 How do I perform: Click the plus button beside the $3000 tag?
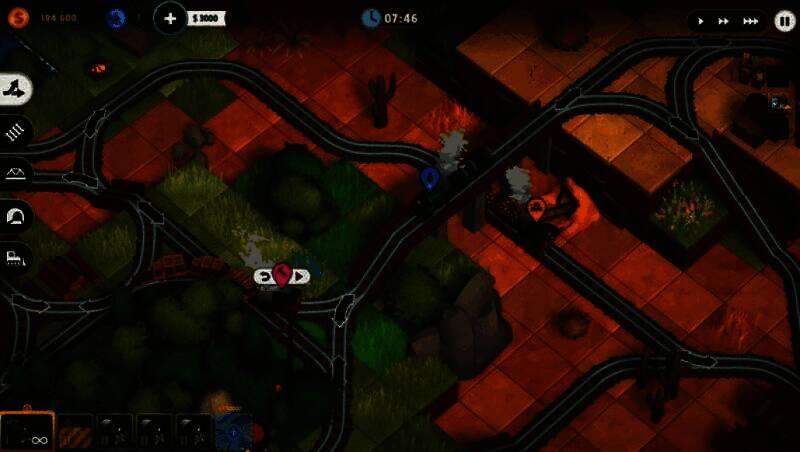(x=171, y=18)
